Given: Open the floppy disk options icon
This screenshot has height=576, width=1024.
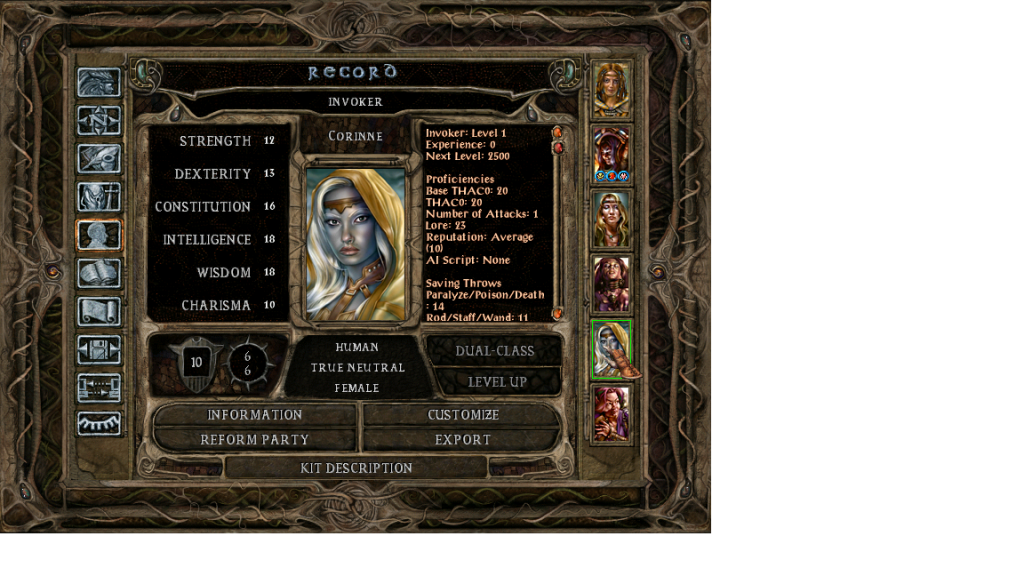Looking at the screenshot, I should point(99,349).
